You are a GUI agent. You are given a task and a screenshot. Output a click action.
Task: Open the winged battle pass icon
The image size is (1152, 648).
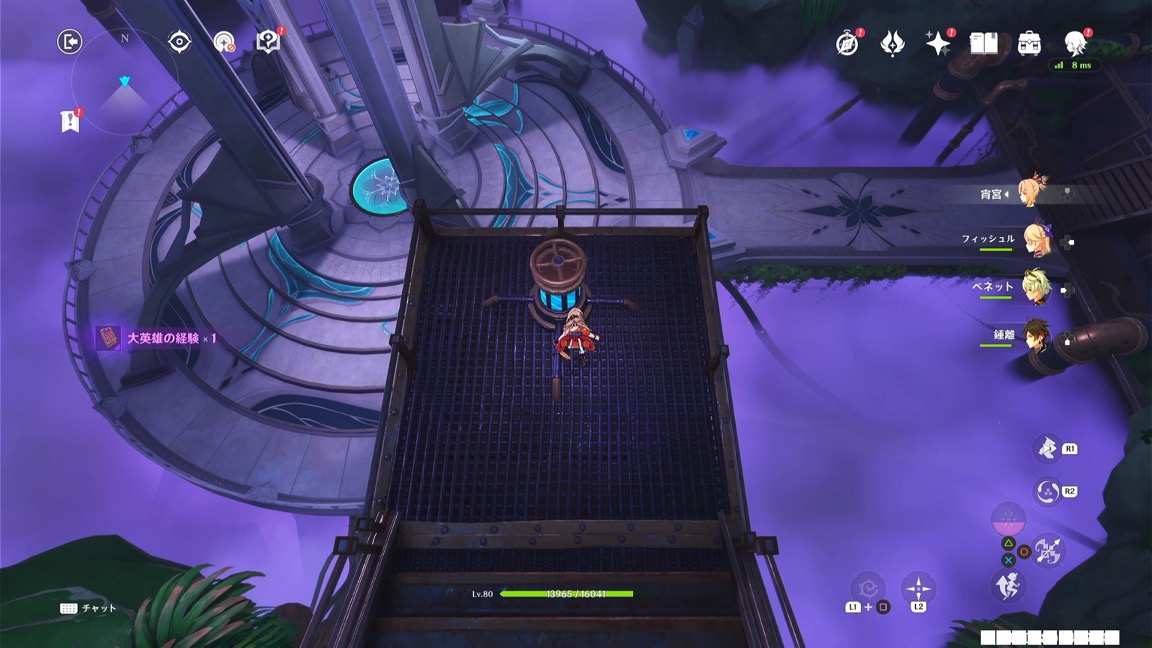[892, 43]
